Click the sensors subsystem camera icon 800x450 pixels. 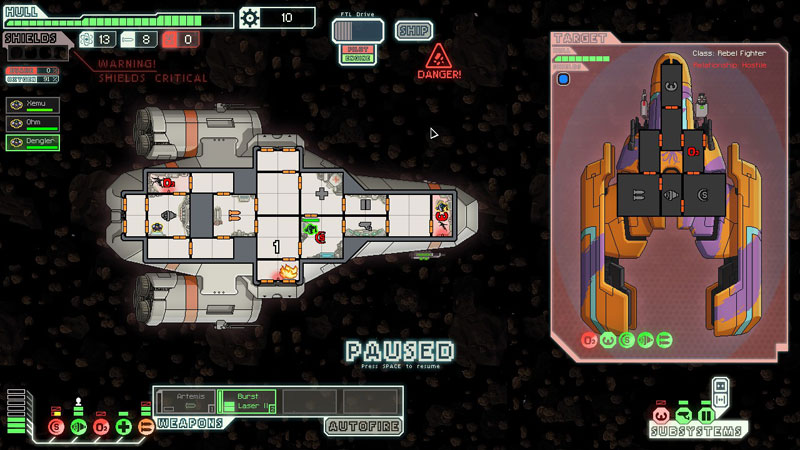(x=683, y=414)
